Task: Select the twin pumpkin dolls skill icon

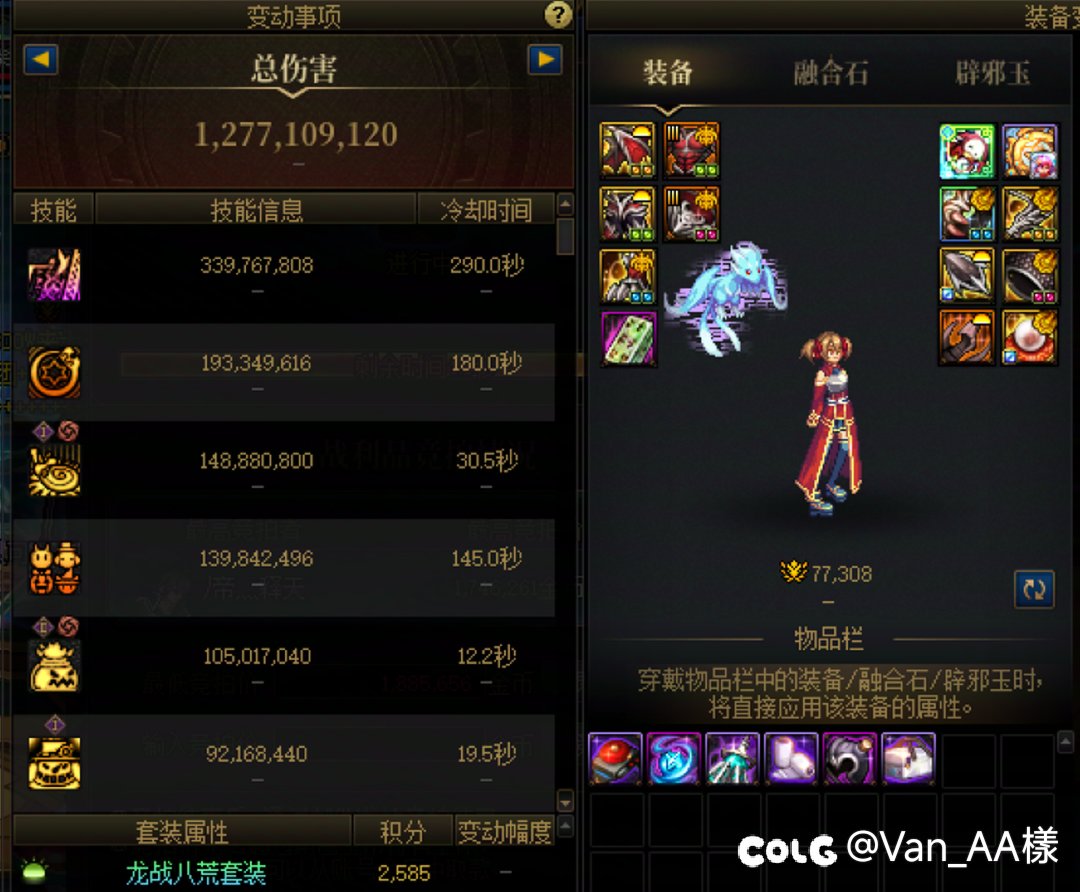Action: [x=54, y=567]
